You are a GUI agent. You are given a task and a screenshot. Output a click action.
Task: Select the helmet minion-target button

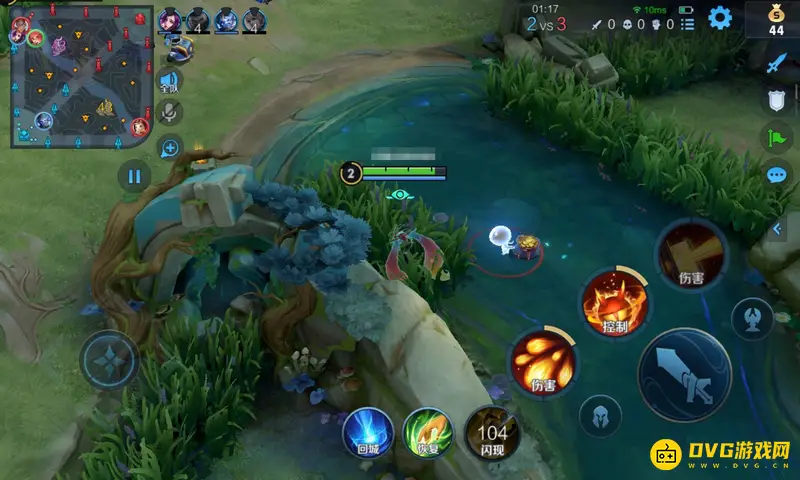click(600, 415)
